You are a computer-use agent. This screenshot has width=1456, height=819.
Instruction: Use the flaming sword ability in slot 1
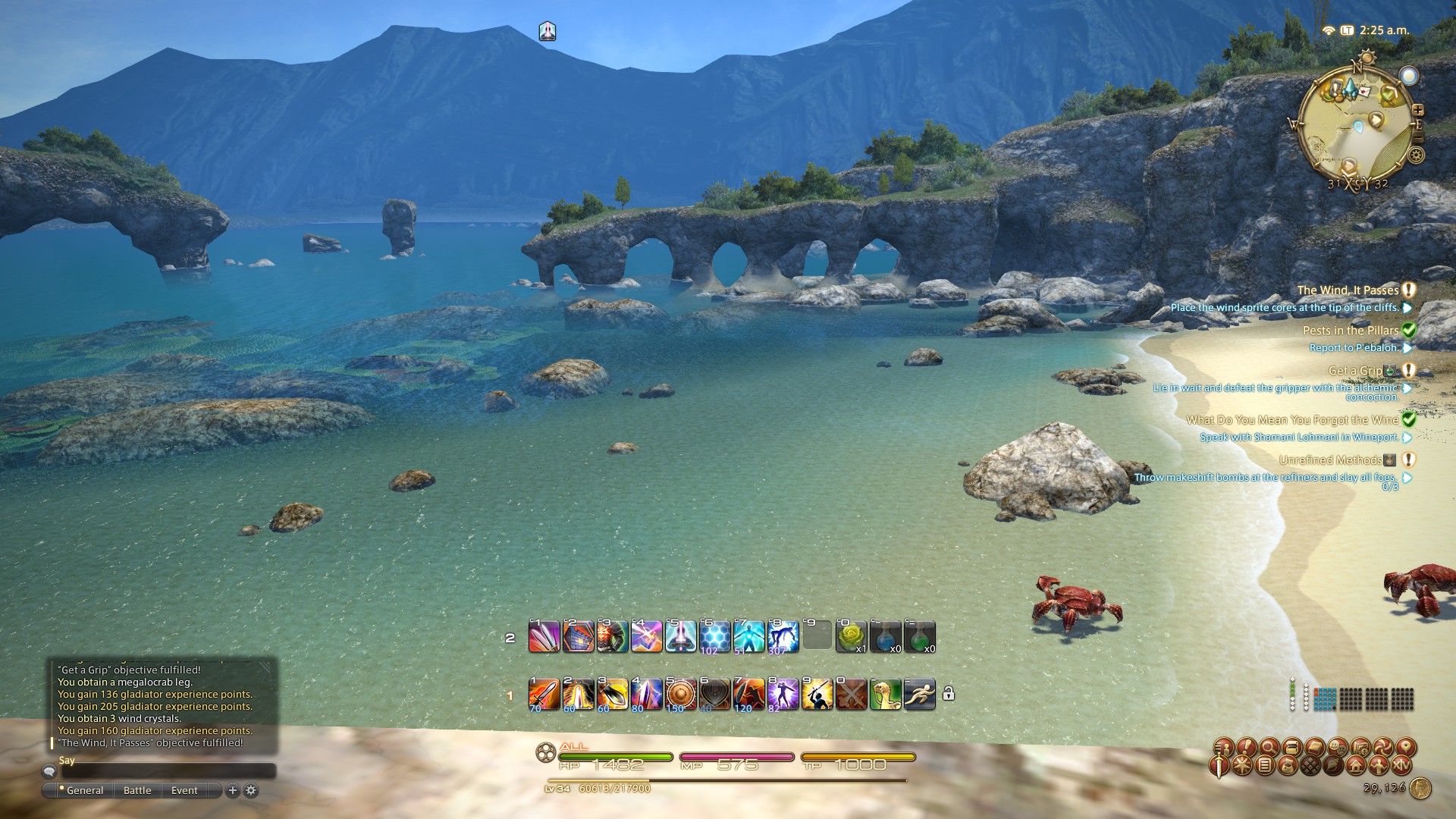544,694
